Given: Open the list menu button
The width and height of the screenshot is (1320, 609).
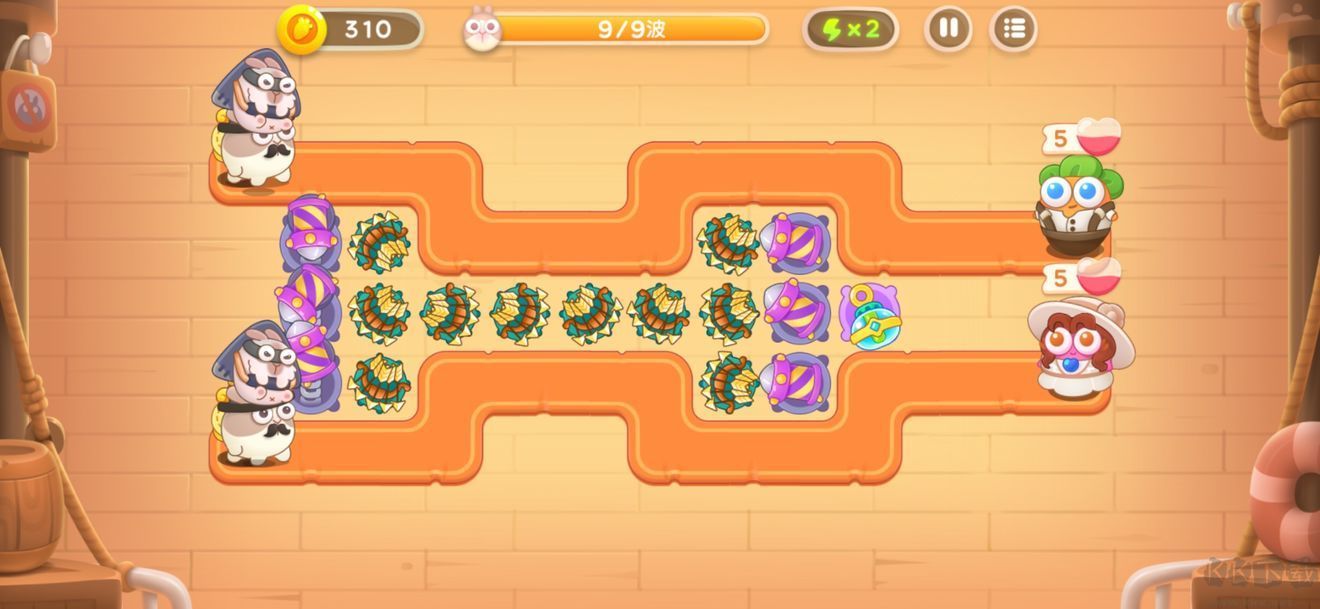Looking at the screenshot, I should click(1013, 29).
